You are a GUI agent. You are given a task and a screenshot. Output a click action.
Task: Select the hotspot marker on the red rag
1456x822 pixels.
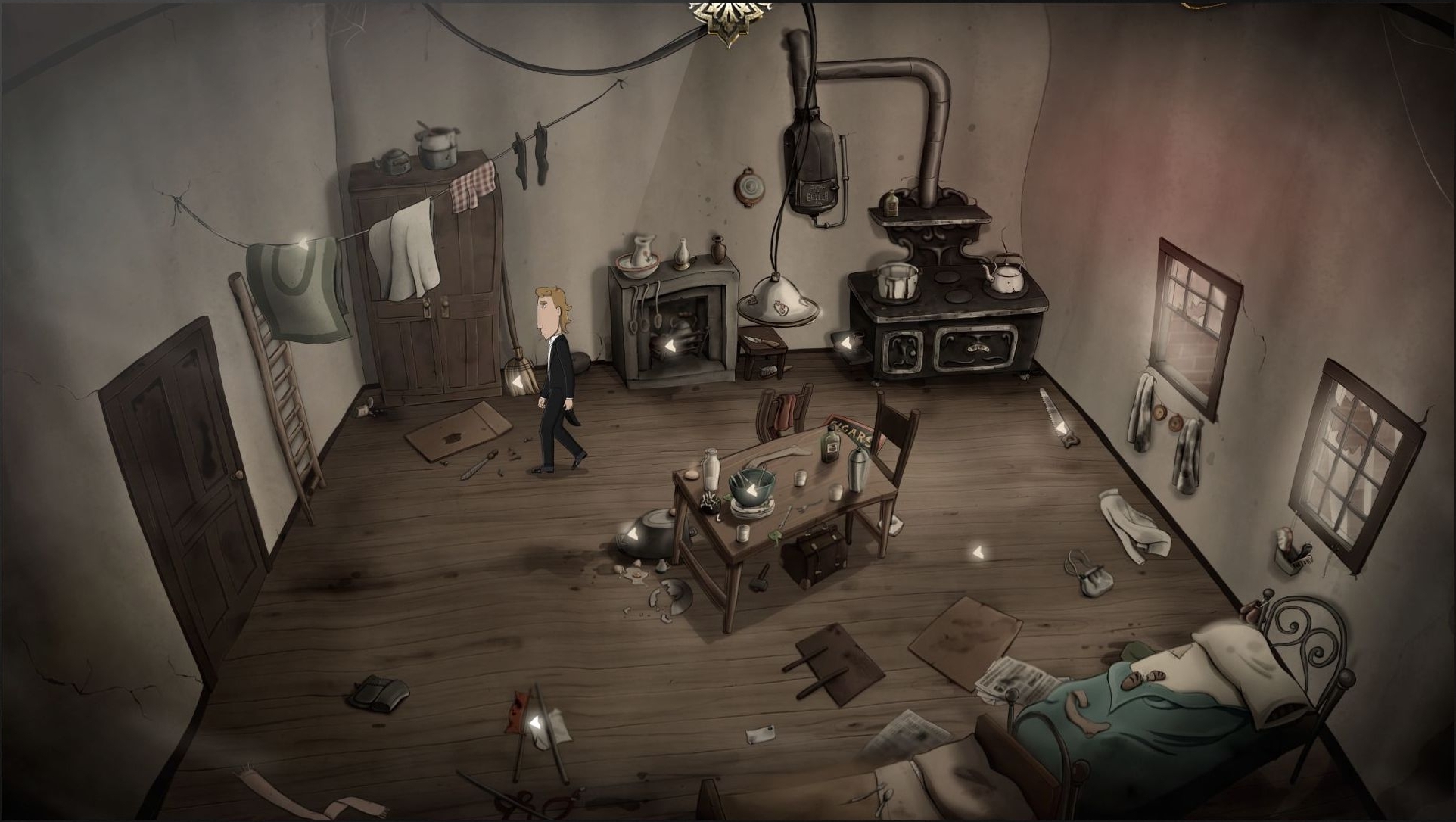[x=535, y=724]
